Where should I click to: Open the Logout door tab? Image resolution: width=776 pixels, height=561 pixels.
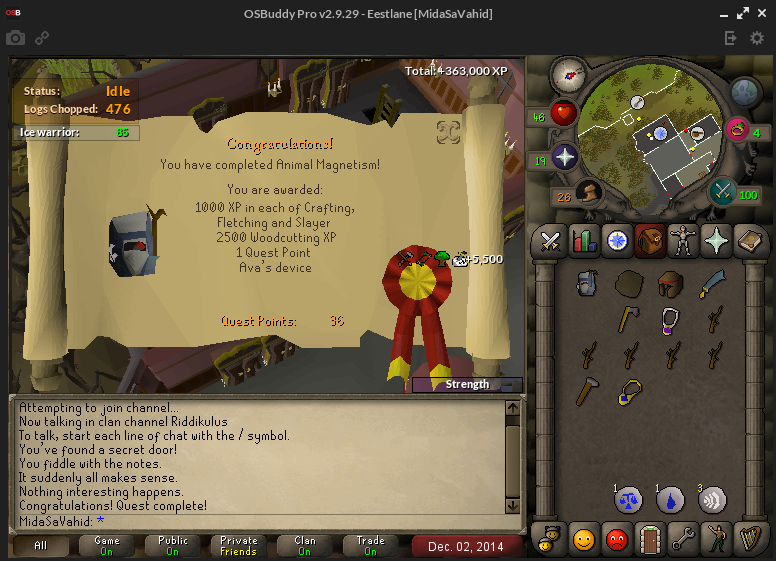[651, 540]
